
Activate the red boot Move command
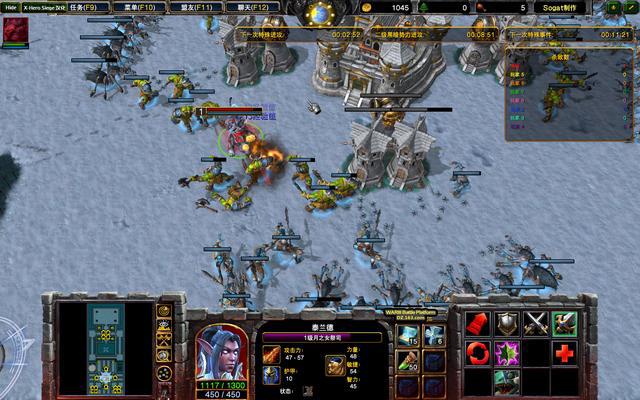(x=479, y=323)
